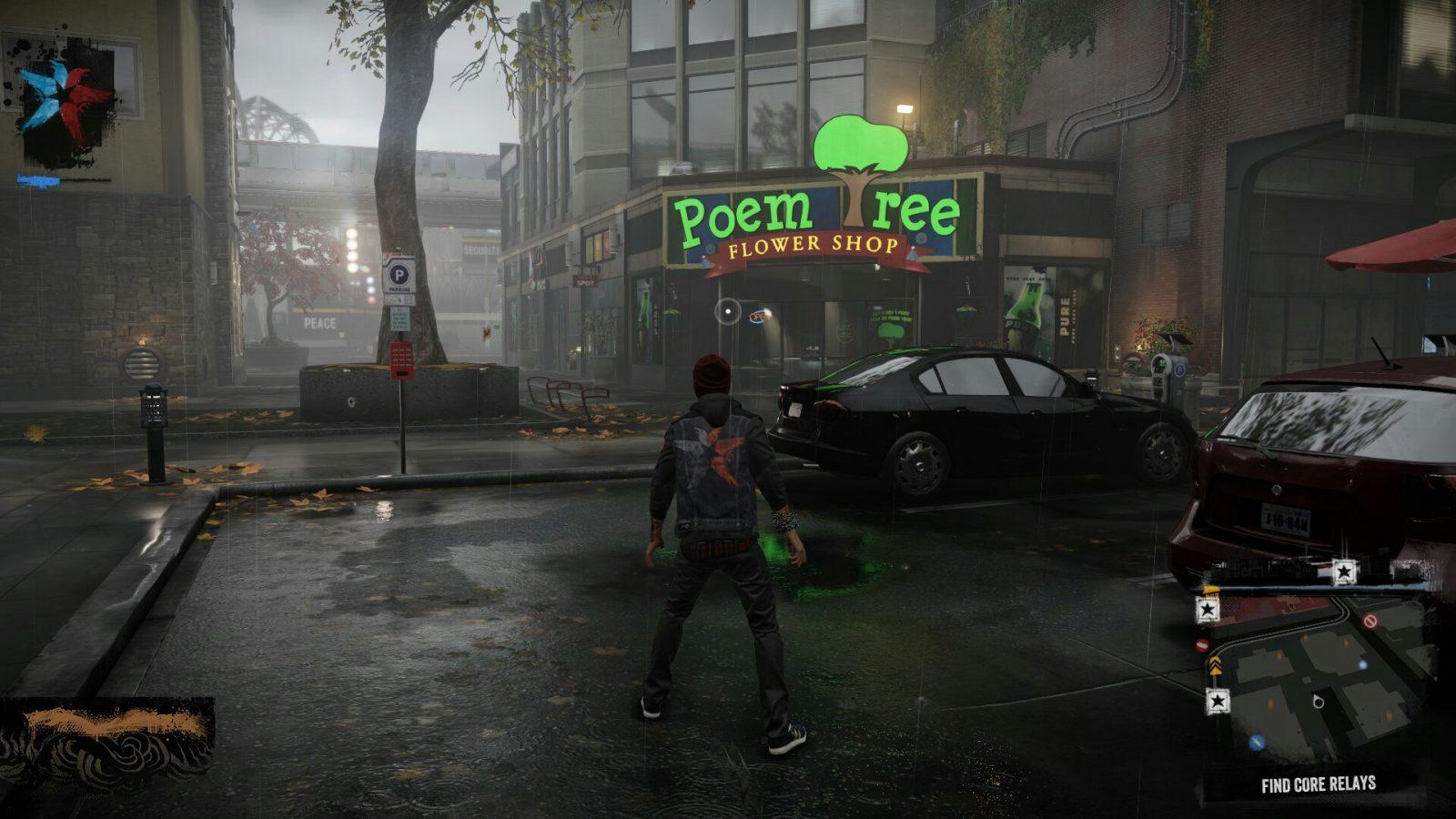The image size is (1456, 819).
Task: Click the glowing blue dot on the minimap
Action: 1362,665
